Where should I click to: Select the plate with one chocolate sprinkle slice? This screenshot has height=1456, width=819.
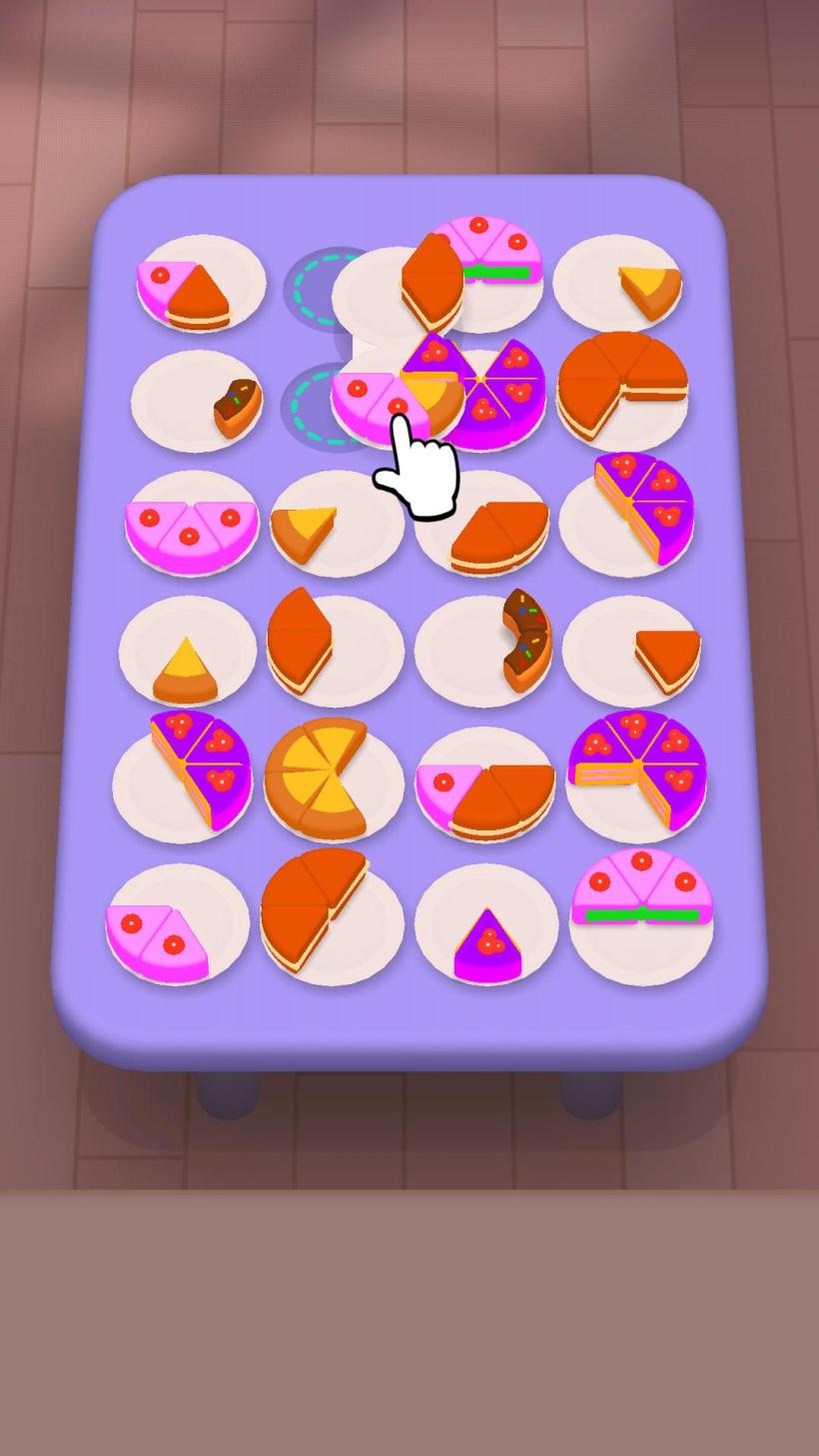(x=197, y=402)
